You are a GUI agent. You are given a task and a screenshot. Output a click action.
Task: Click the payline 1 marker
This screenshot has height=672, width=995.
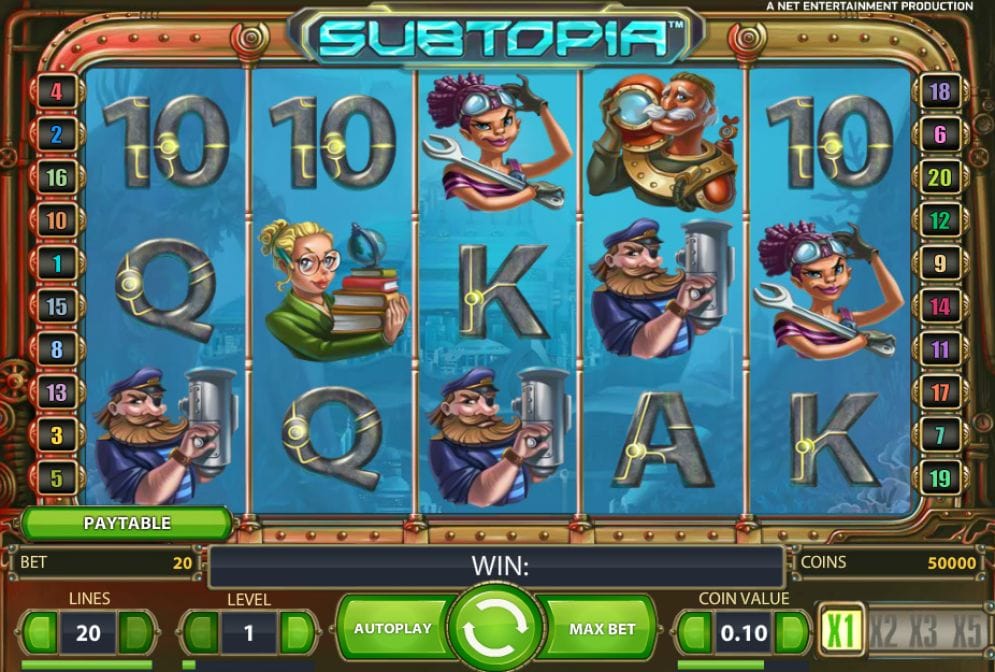pos(56,264)
